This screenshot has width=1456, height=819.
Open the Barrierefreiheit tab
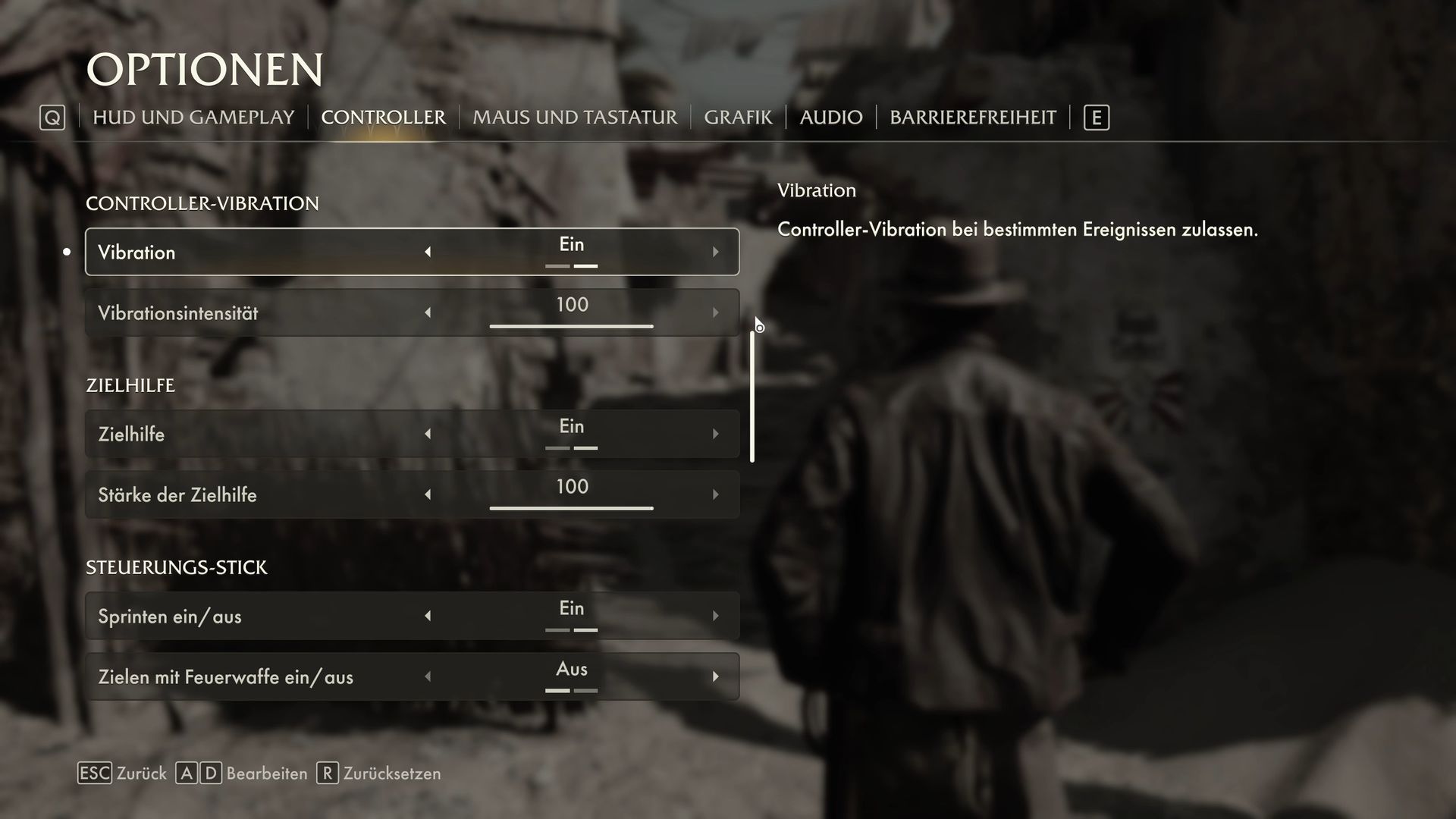point(973,118)
